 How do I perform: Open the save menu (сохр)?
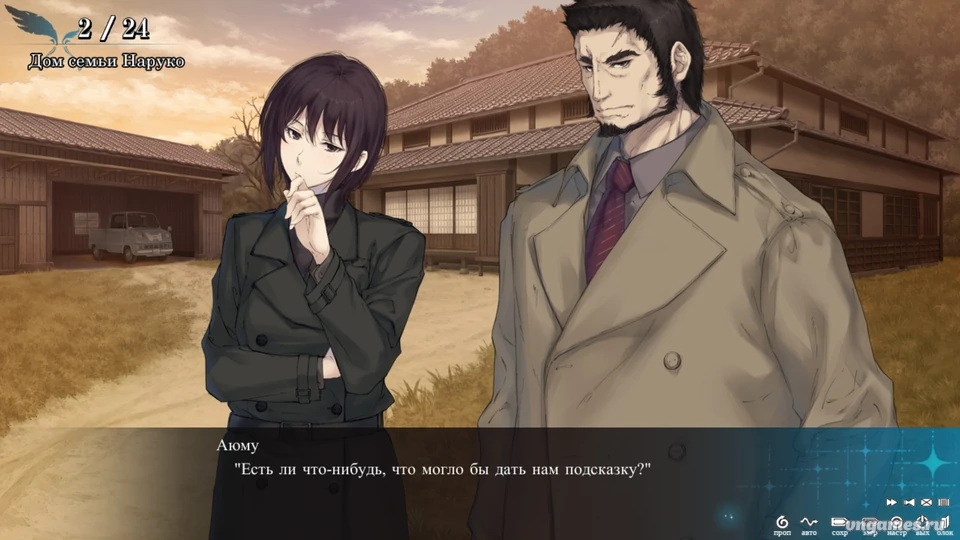pyautogui.click(x=839, y=522)
